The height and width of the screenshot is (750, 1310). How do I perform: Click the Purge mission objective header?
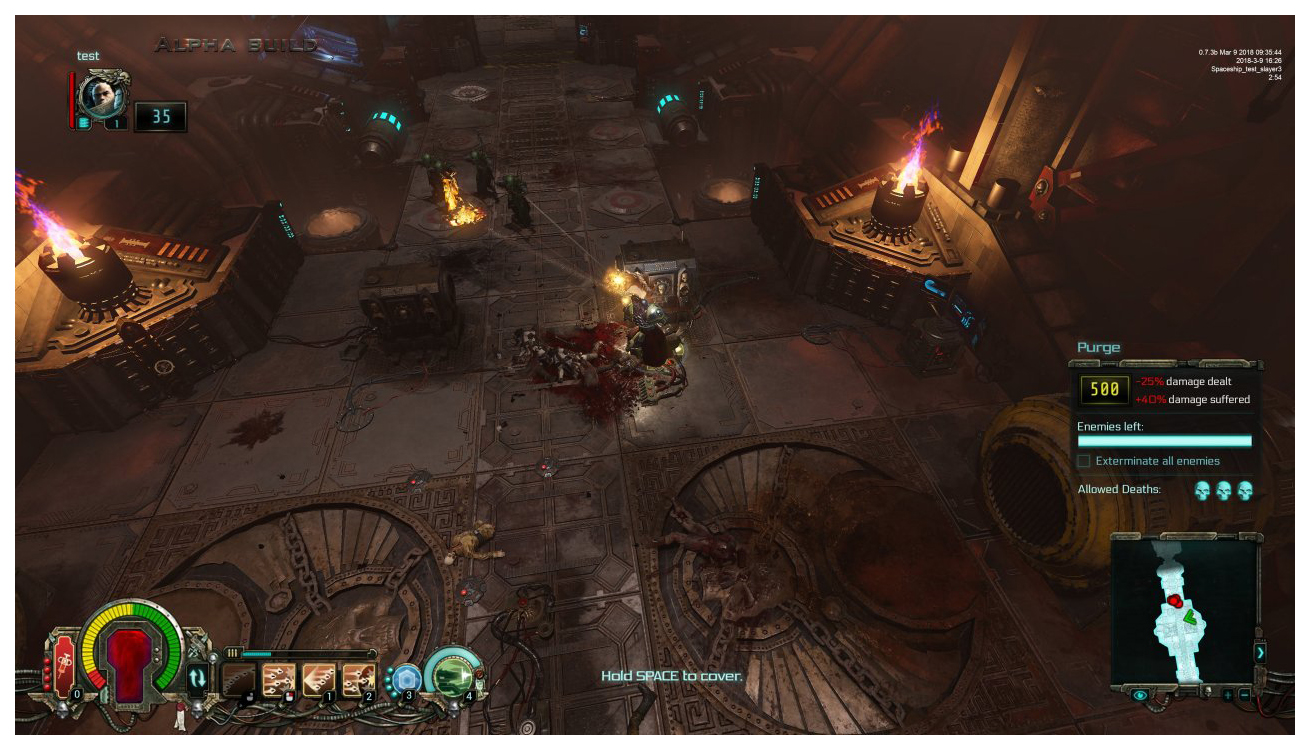pos(1099,348)
